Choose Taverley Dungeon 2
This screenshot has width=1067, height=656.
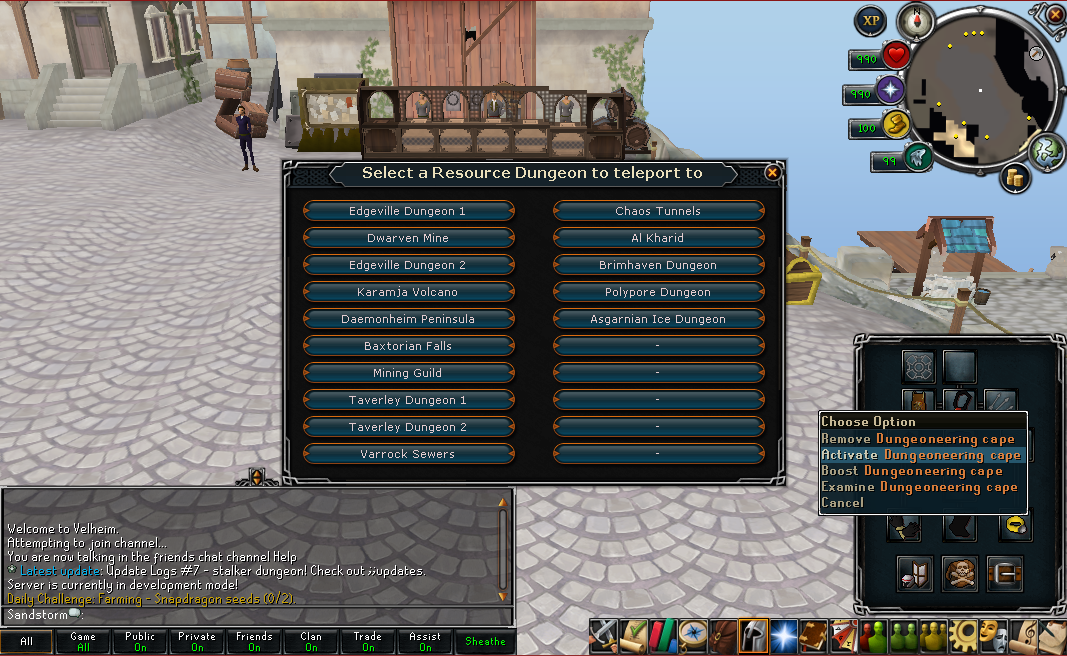pyautogui.click(x=408, y=427)
